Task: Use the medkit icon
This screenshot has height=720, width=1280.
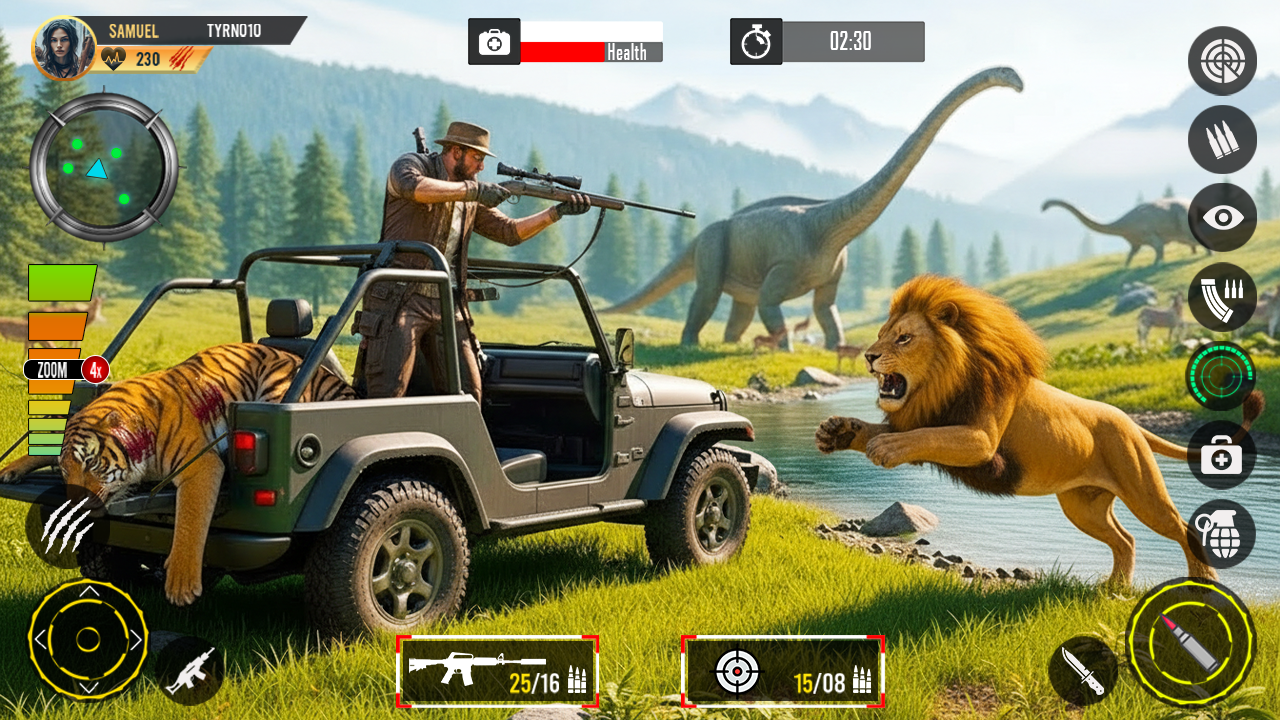Action: coord(1221,455)
